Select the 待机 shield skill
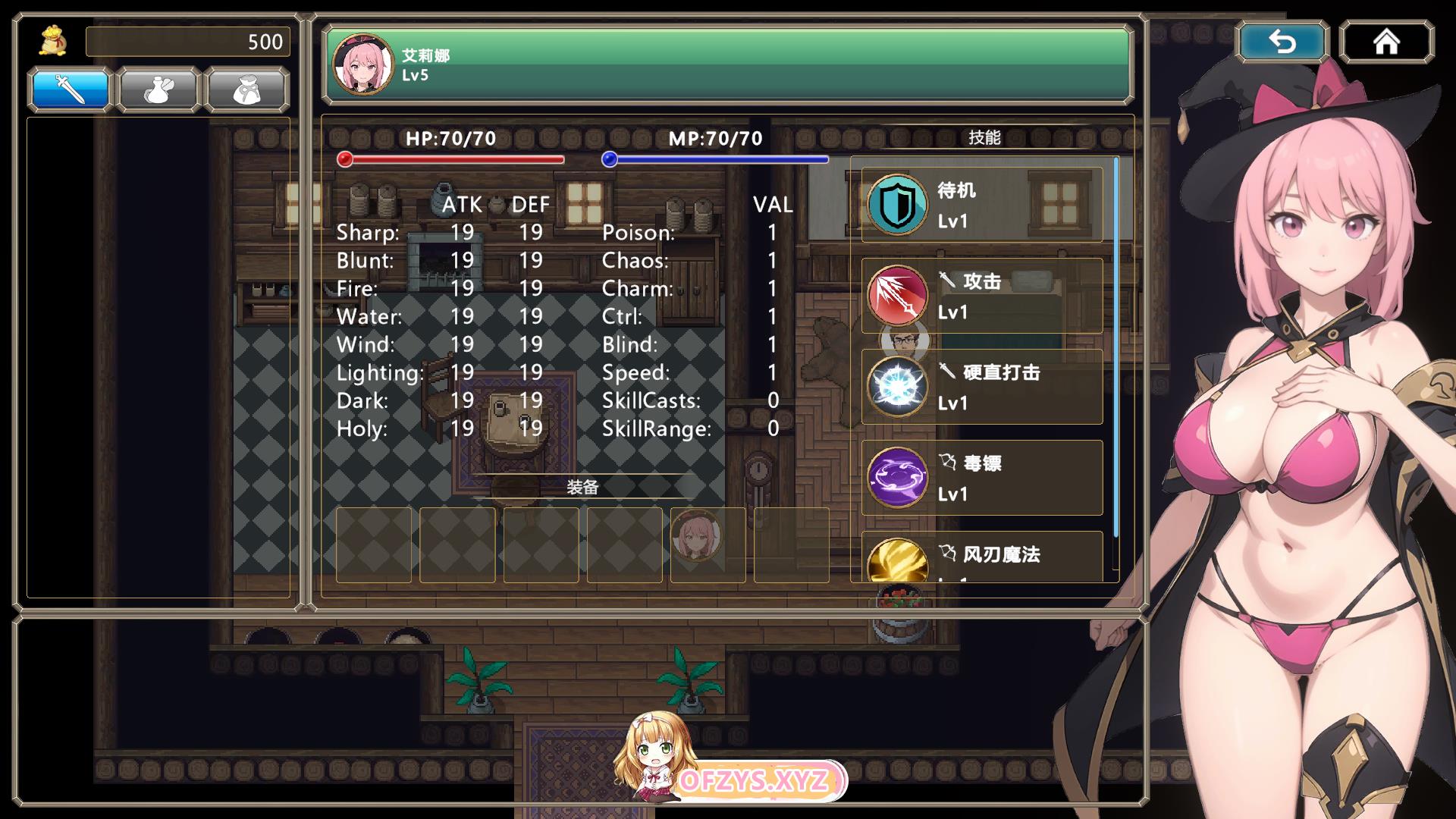This screenshot has height=819, width=1456. tap(981, 205)
